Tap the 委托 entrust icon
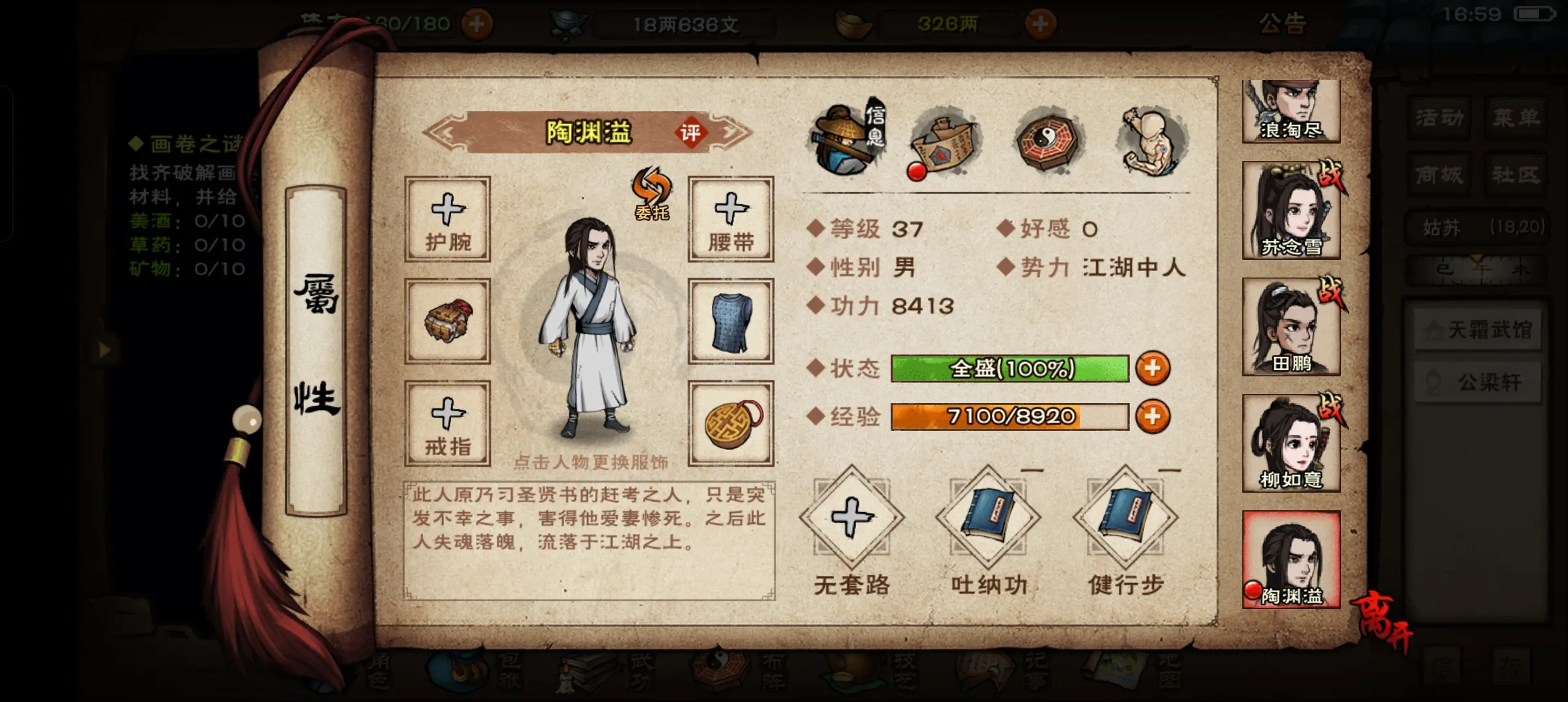This screenshot has height=702, width=1568. point(651,193)
